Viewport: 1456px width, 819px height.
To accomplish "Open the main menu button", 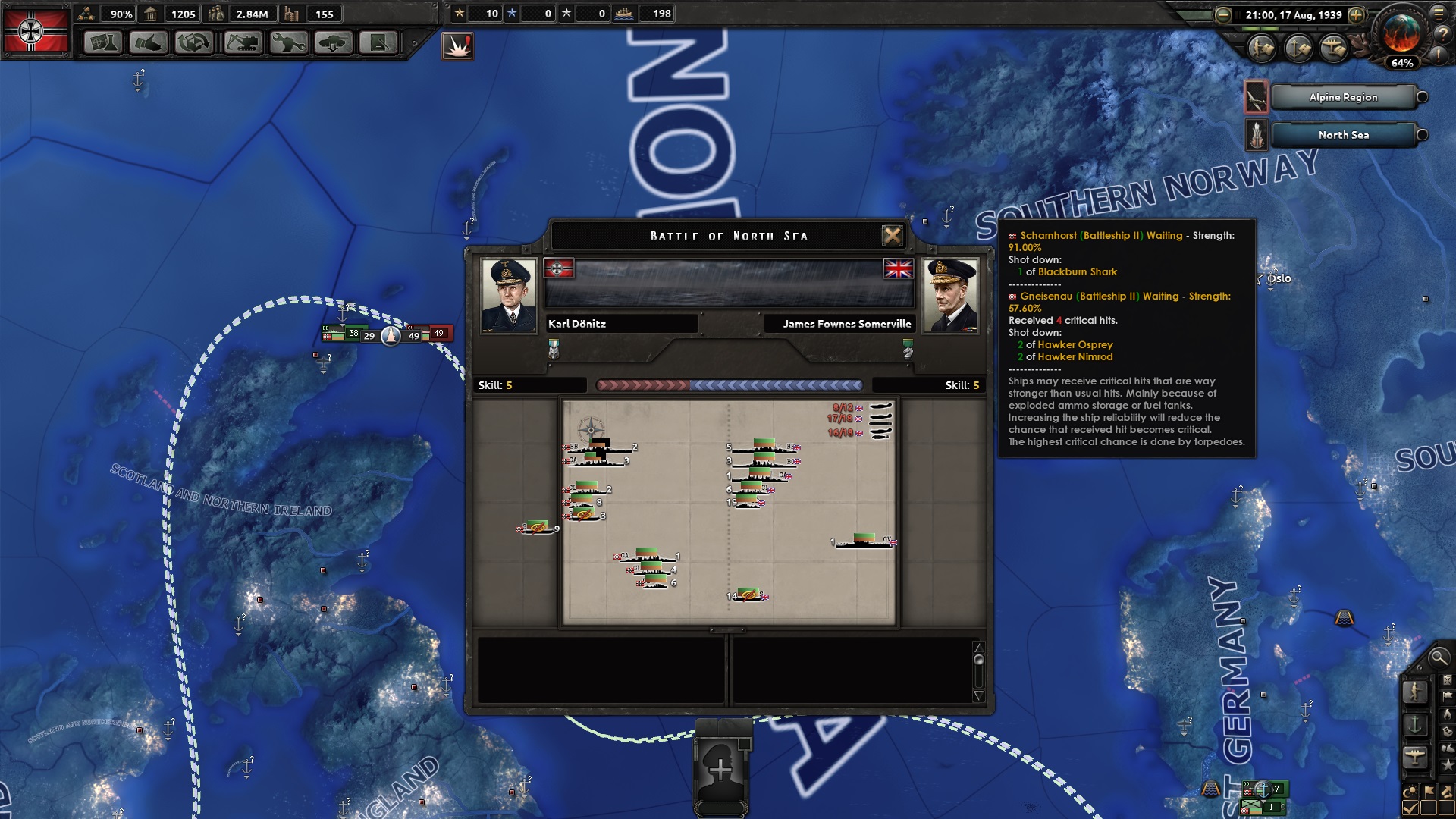I will coord(1439,13).
